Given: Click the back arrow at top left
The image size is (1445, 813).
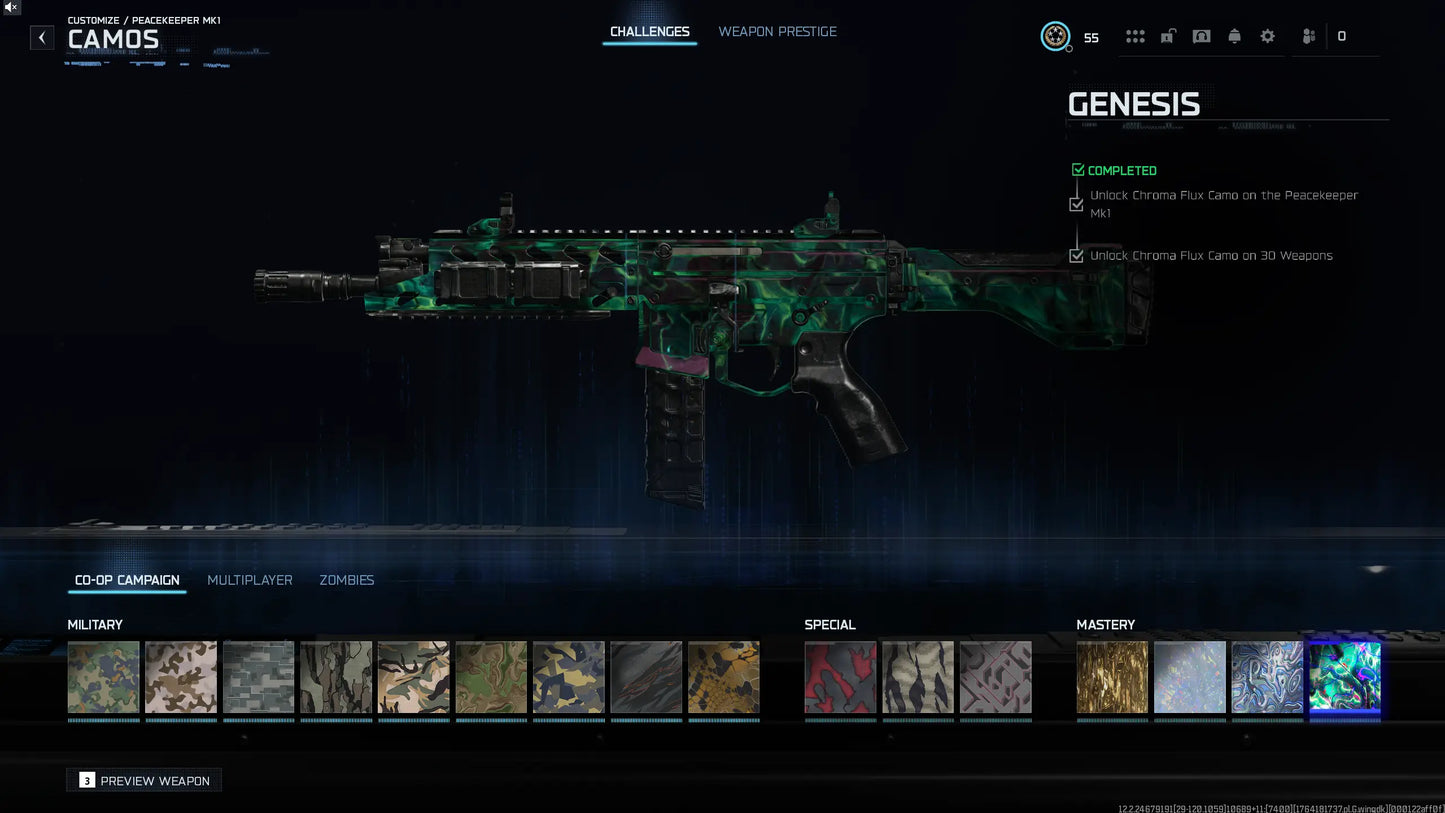Looking at the screenshot, I should click(x=41, y=37).
